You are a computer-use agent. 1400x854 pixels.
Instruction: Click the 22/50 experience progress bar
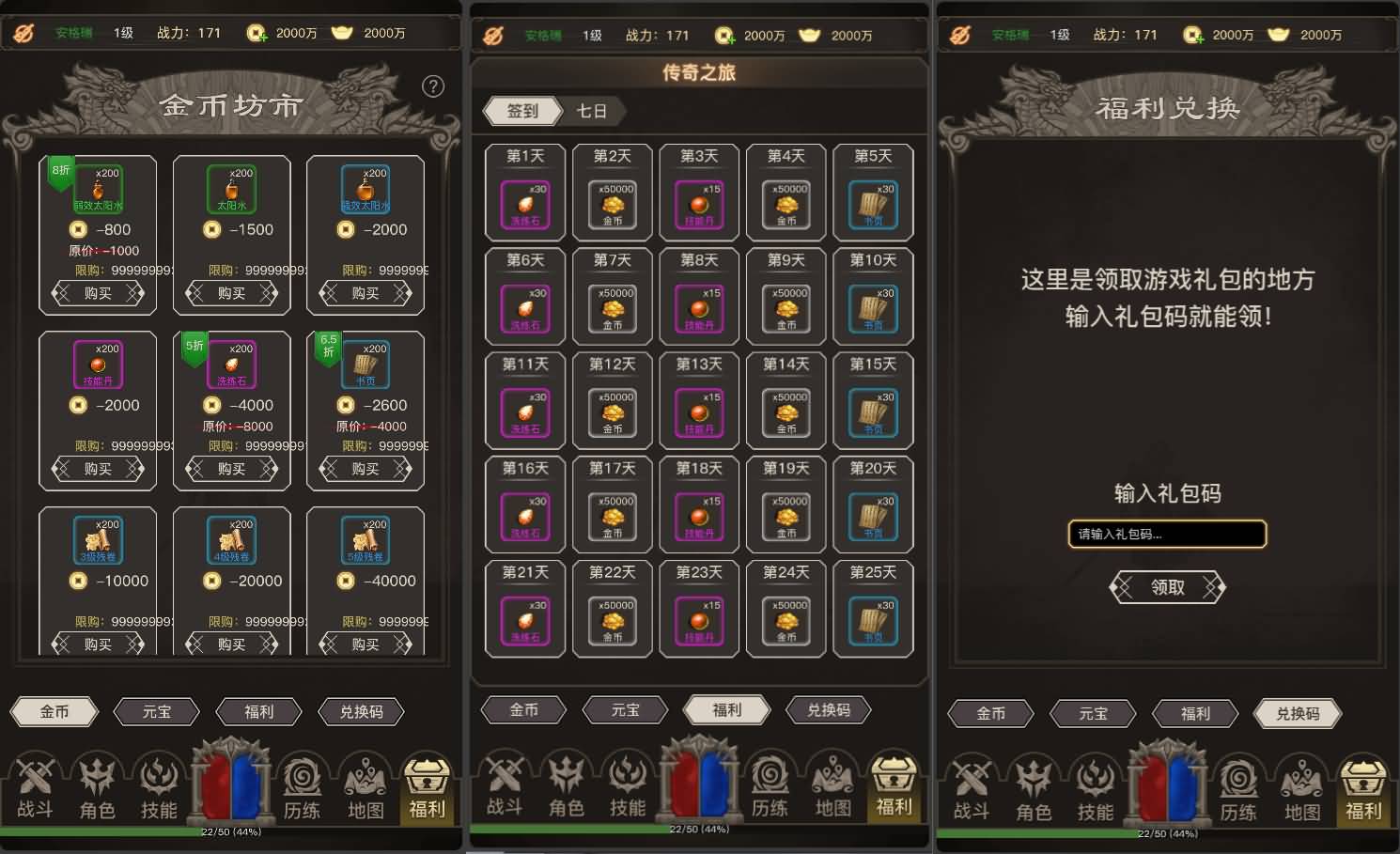coord(231,831)
